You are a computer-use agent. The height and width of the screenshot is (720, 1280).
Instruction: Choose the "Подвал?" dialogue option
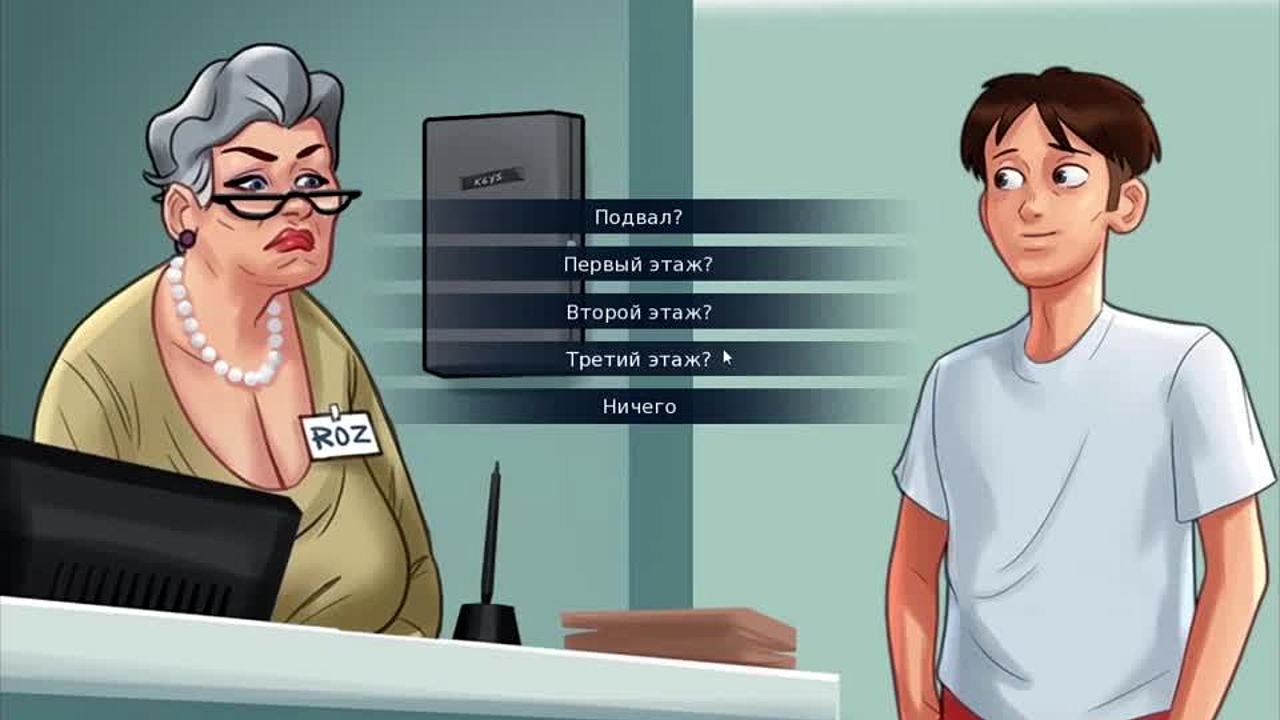coord(638,217)
